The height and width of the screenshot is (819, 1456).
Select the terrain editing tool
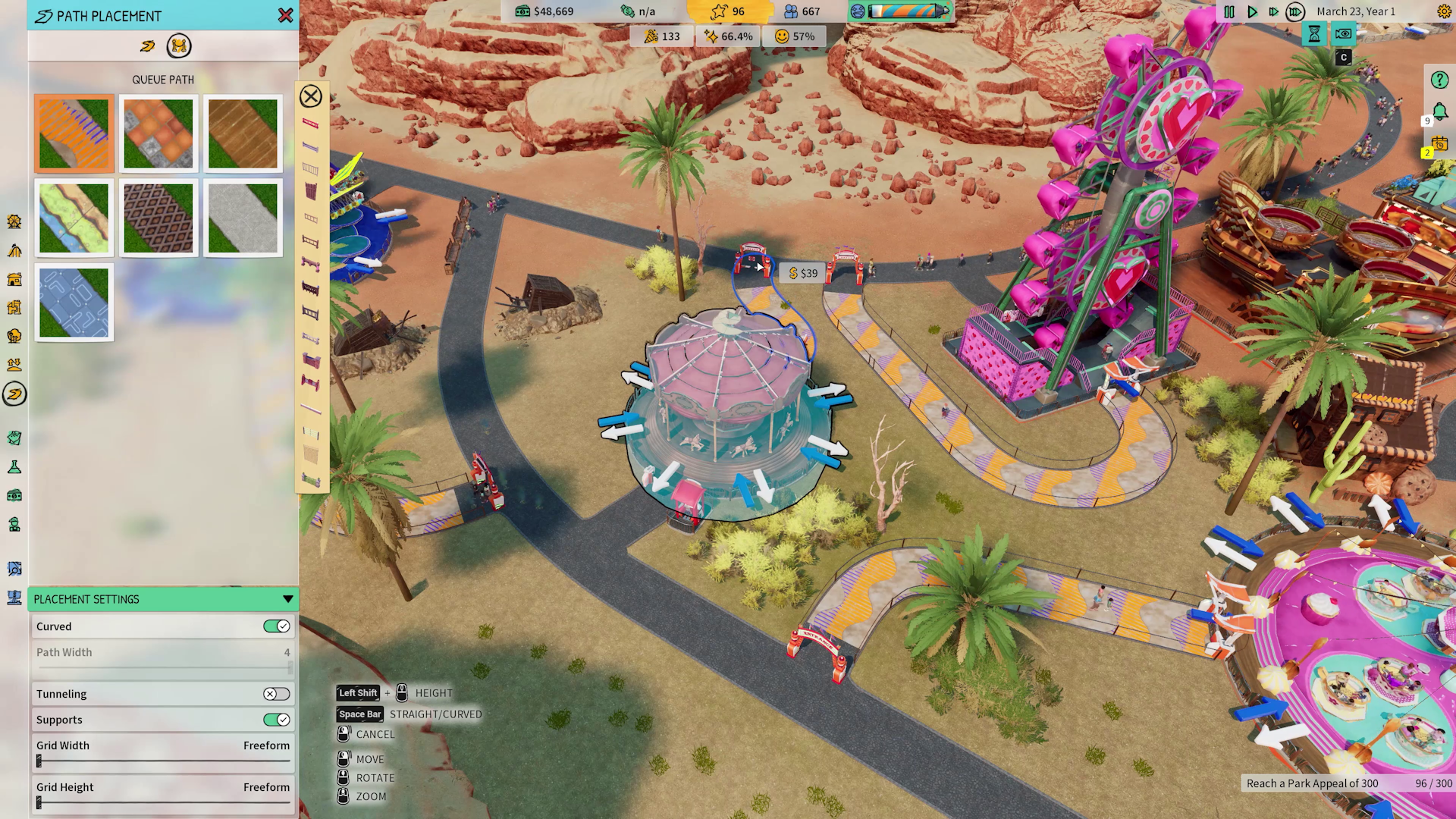tap(14, 364)
